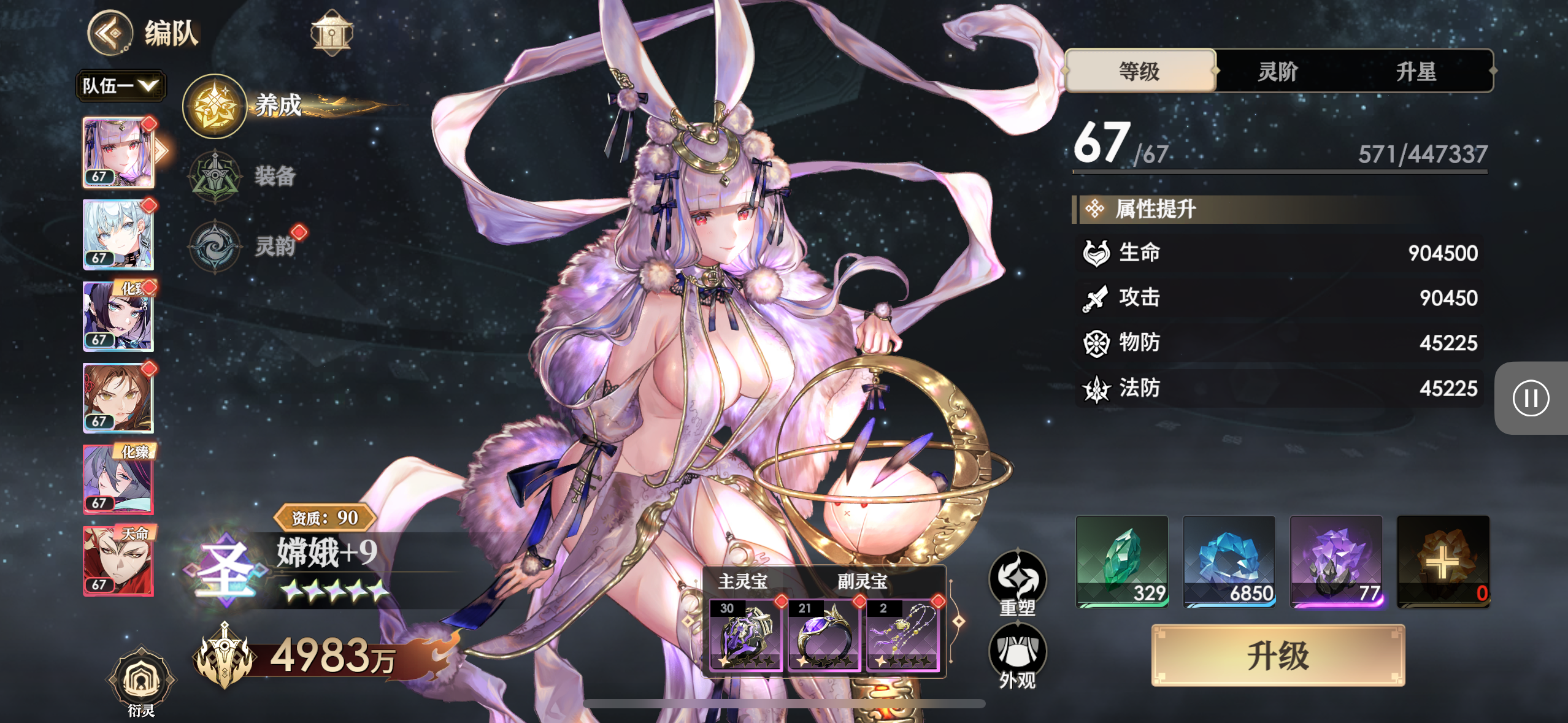This screenshot has width=1568, height=723.
Task: Select the 天命 red-haired character portrait
Action: pyautogui.click(x=118, y=560)
